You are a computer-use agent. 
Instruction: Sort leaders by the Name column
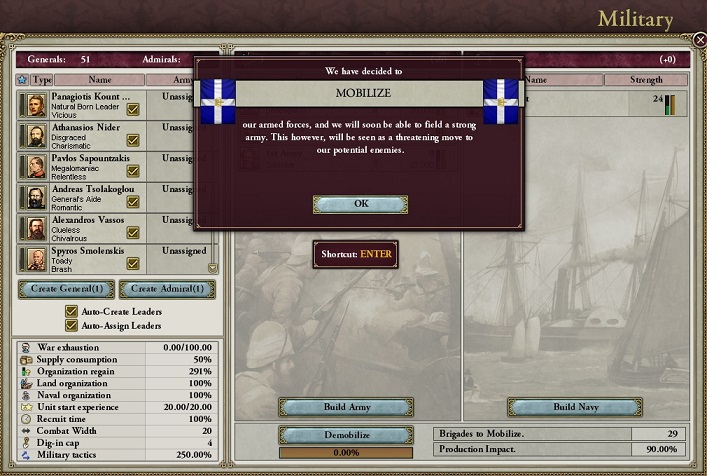(100, 79)
